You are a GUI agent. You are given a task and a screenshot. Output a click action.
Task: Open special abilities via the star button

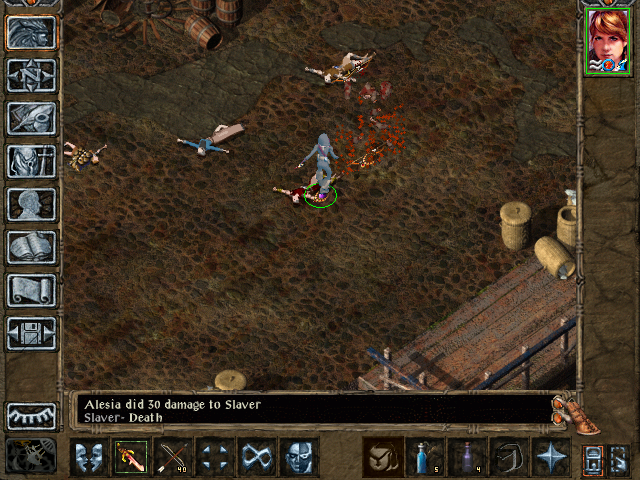tap(551, 457)
